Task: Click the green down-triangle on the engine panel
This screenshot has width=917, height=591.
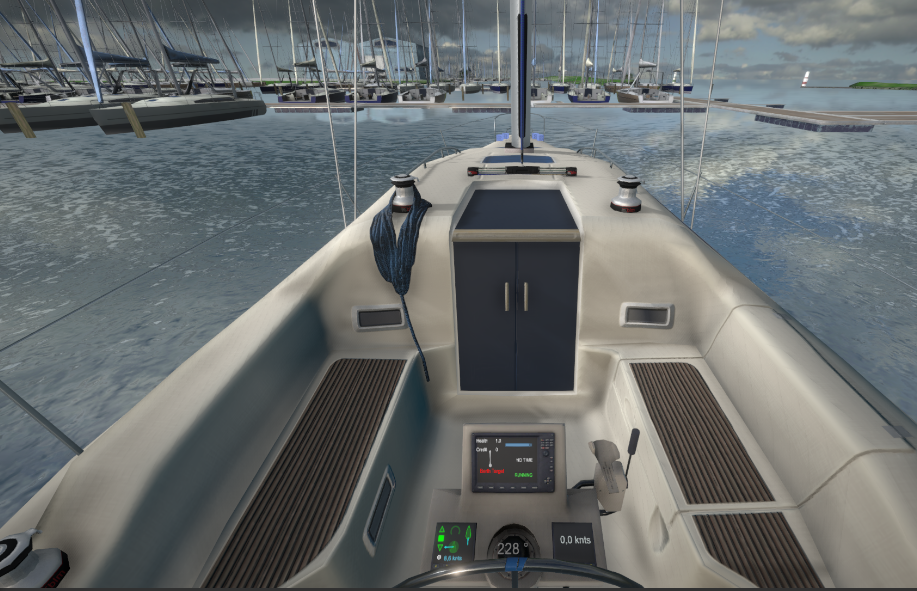Action: click(440, 547)
